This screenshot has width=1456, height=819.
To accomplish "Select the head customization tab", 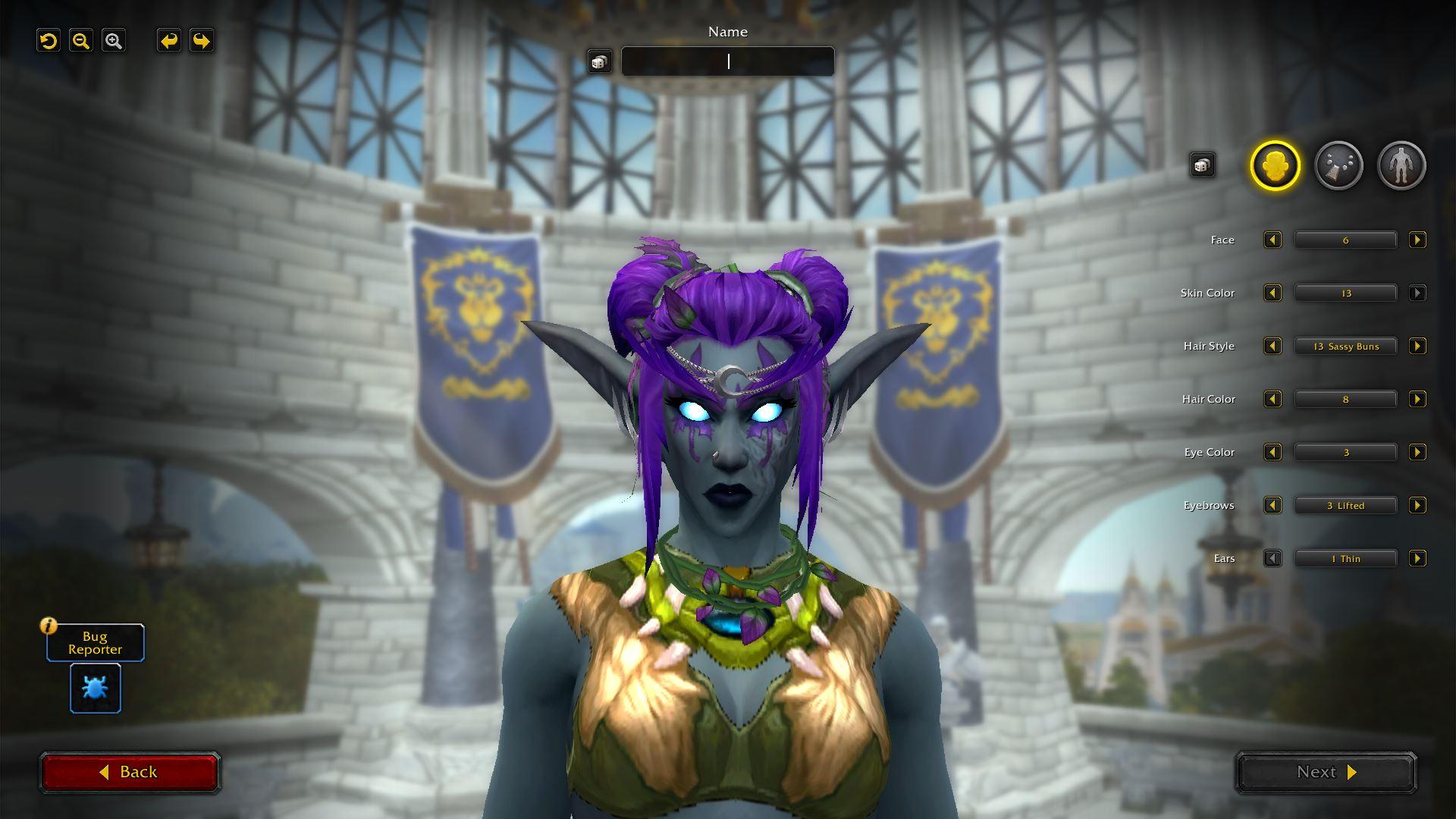I will tap(1275, 165).
